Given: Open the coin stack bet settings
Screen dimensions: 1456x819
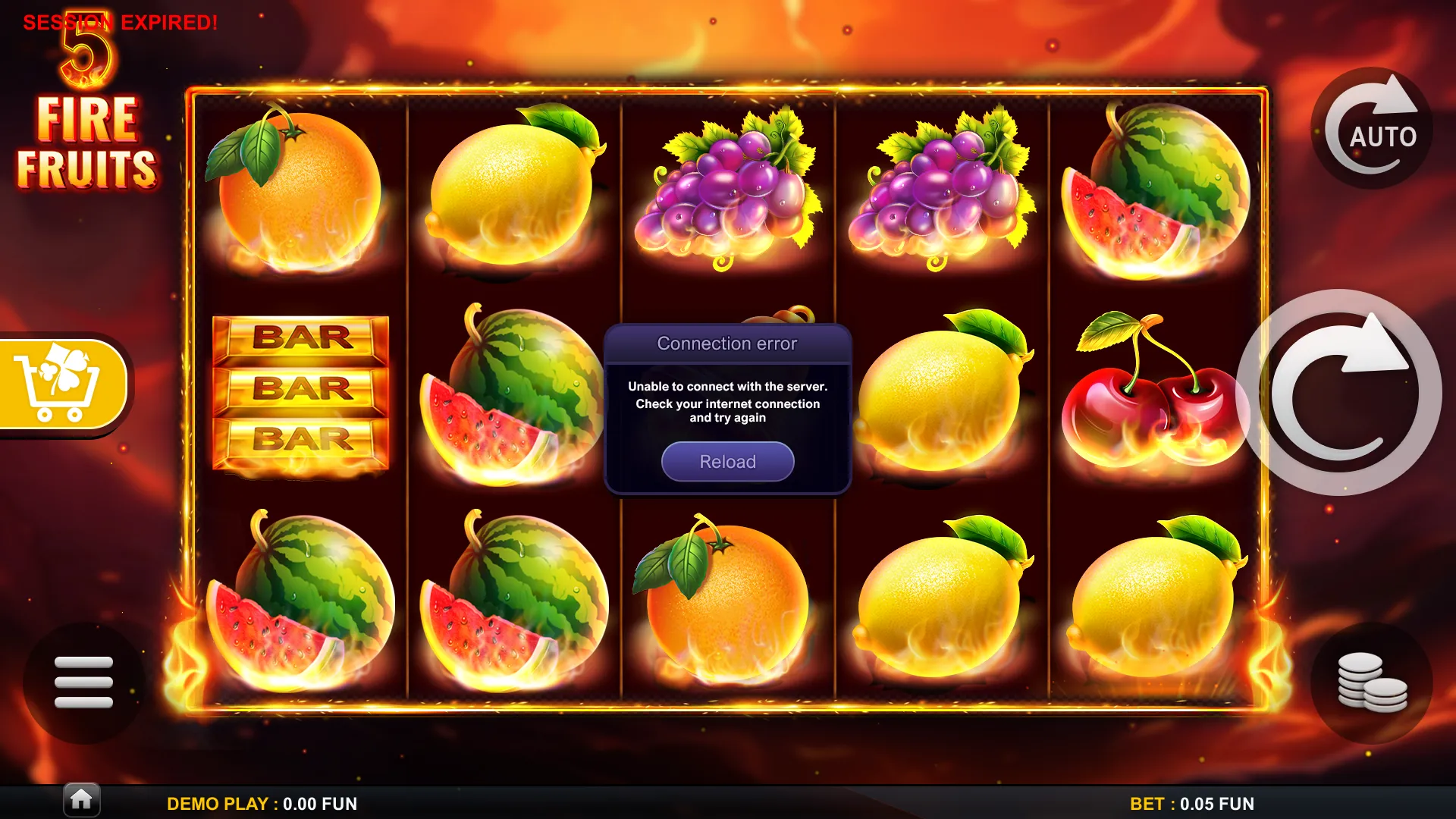Looking at the screenshot, I should (x=1372, y=682).
